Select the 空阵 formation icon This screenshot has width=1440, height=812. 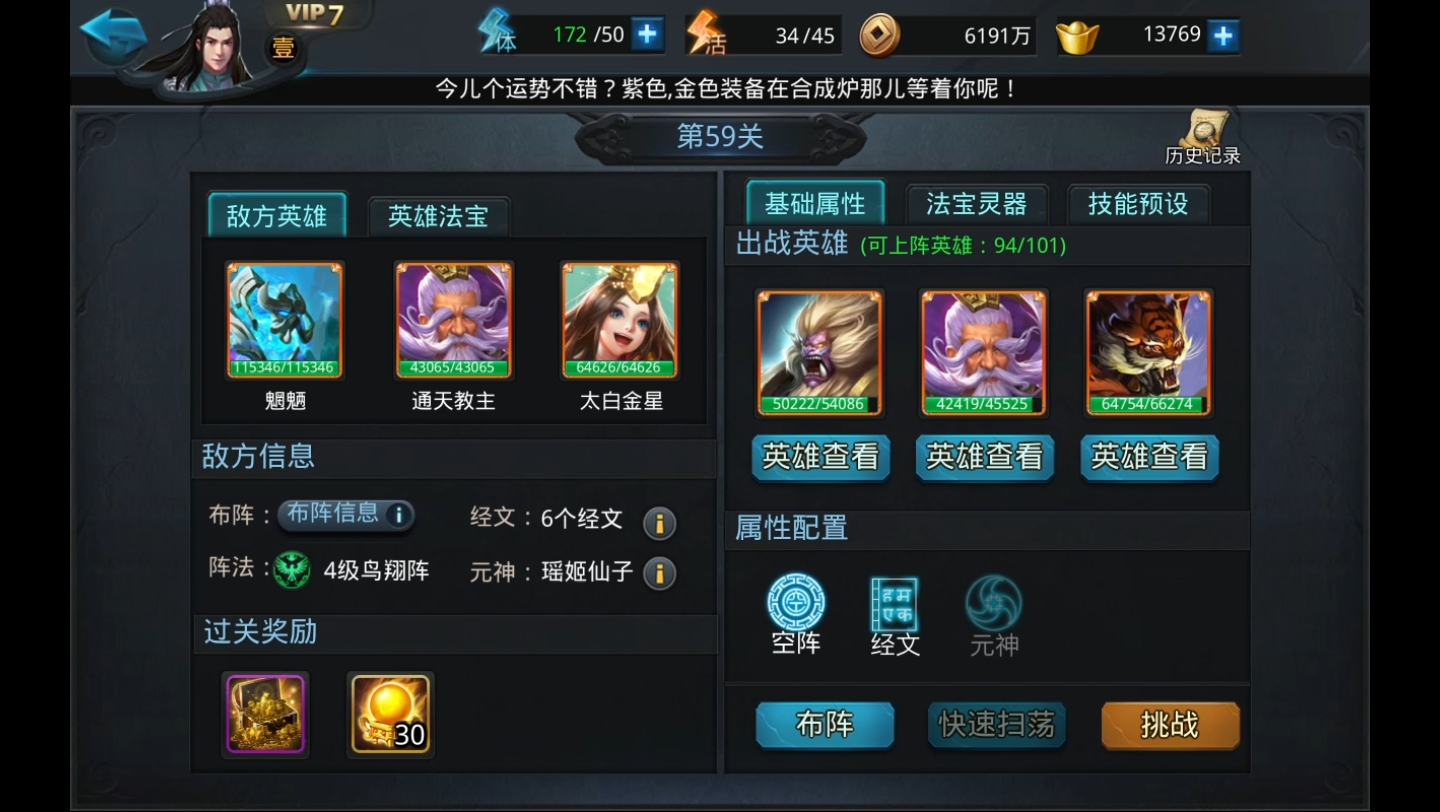[x=795, y=602]
